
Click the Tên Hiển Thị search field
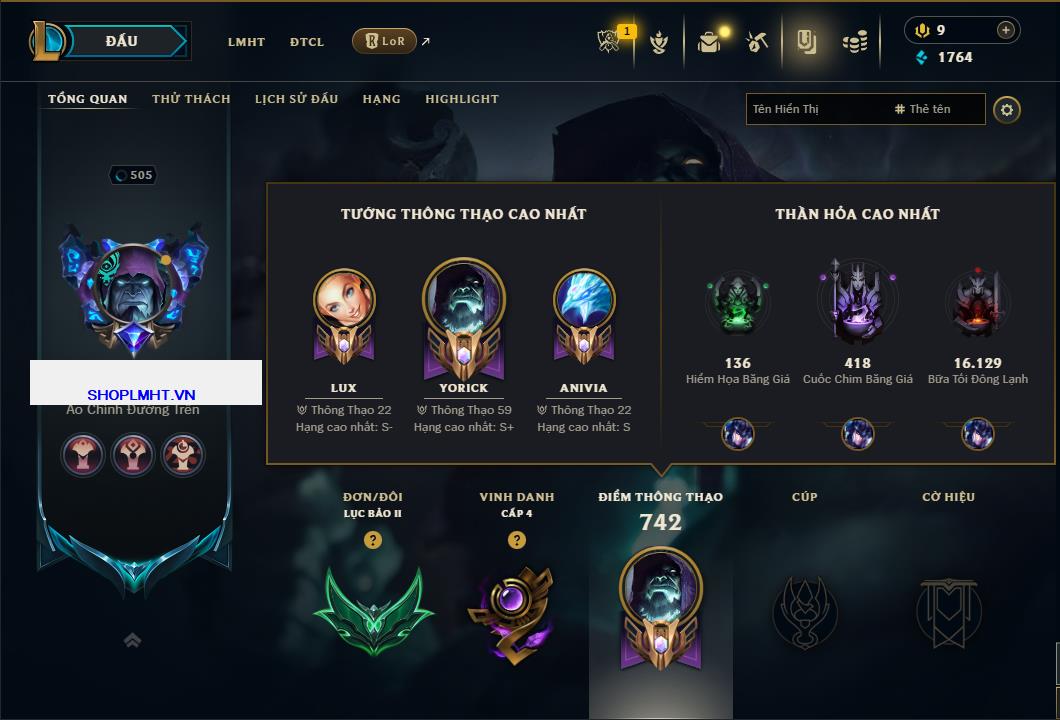[x=815, y=109]
